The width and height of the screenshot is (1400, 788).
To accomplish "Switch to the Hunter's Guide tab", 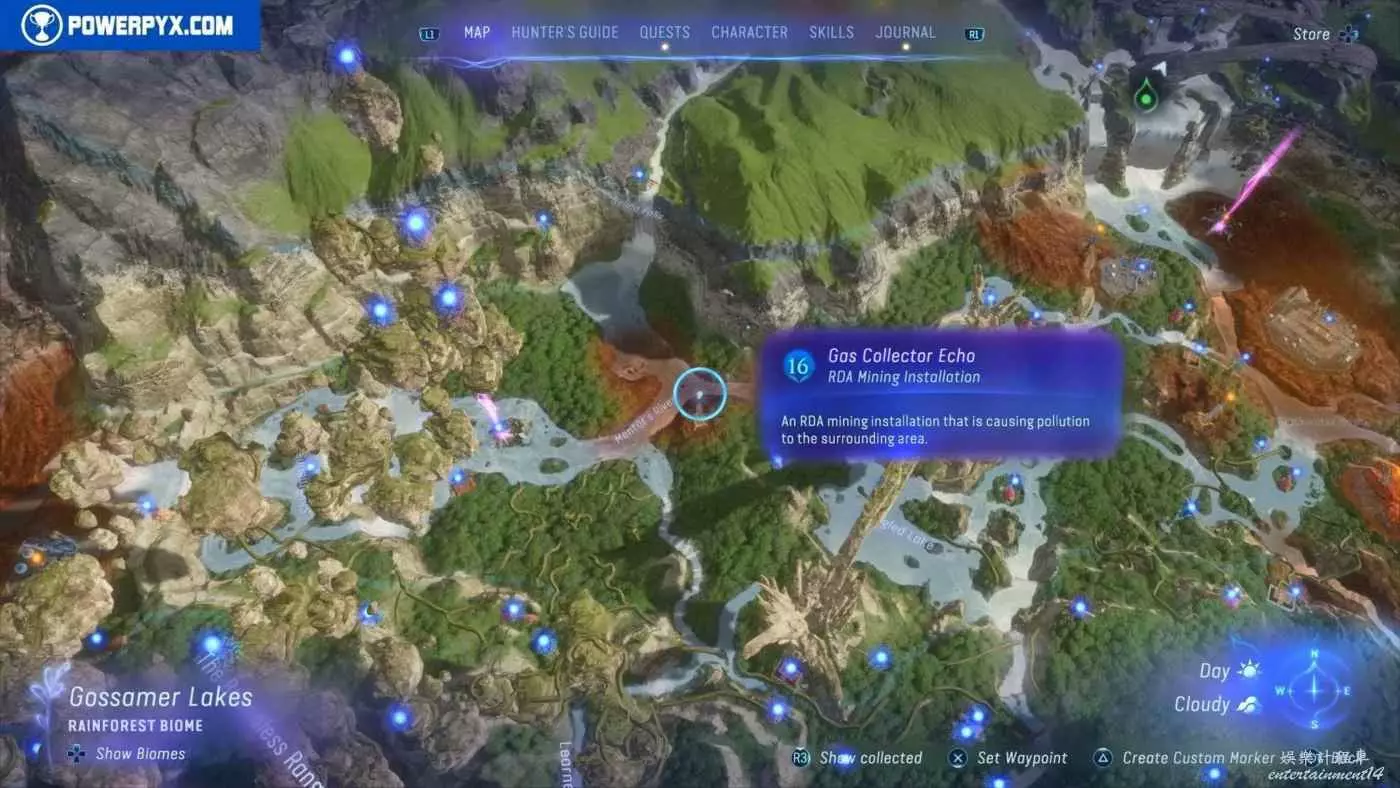I will (x=564, y=33).
